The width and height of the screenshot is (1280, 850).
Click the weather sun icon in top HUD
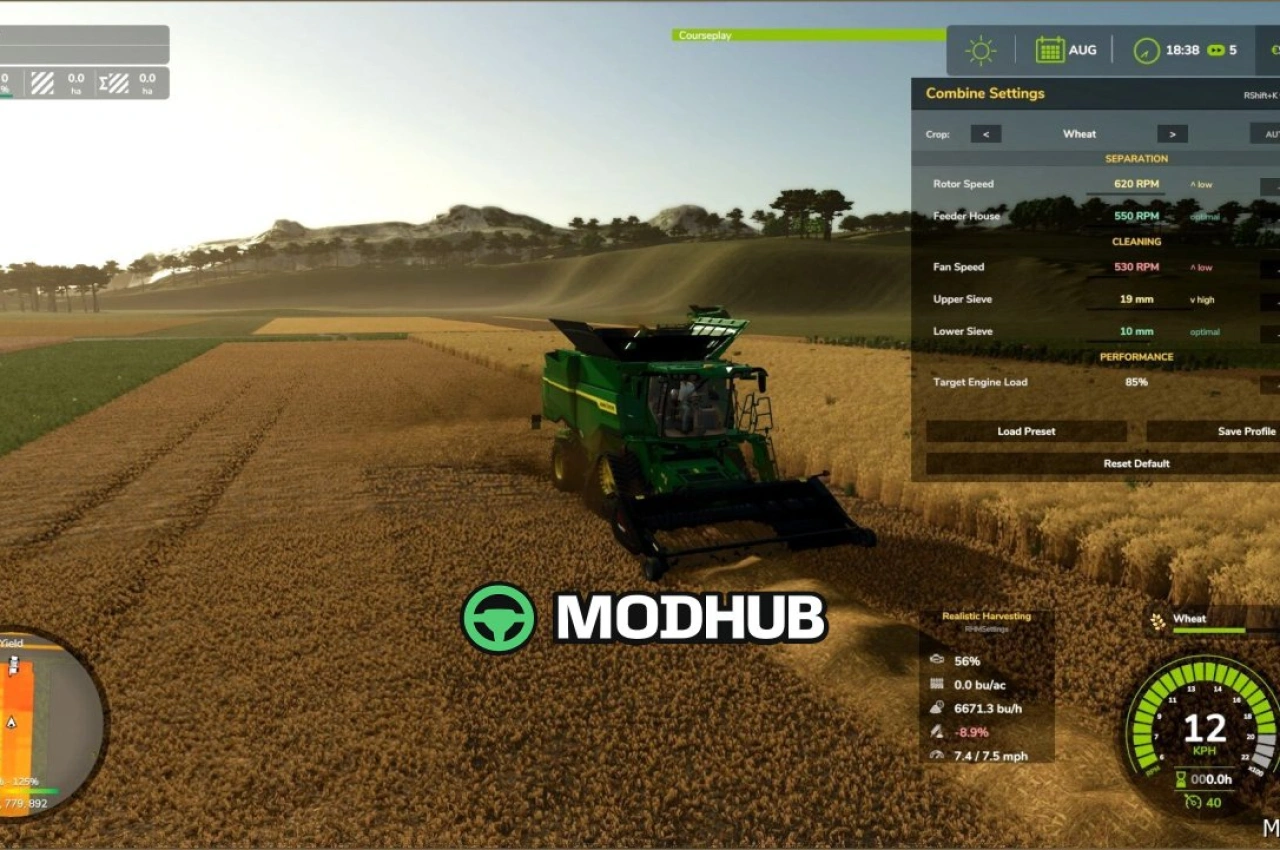(x=979, y=49)
